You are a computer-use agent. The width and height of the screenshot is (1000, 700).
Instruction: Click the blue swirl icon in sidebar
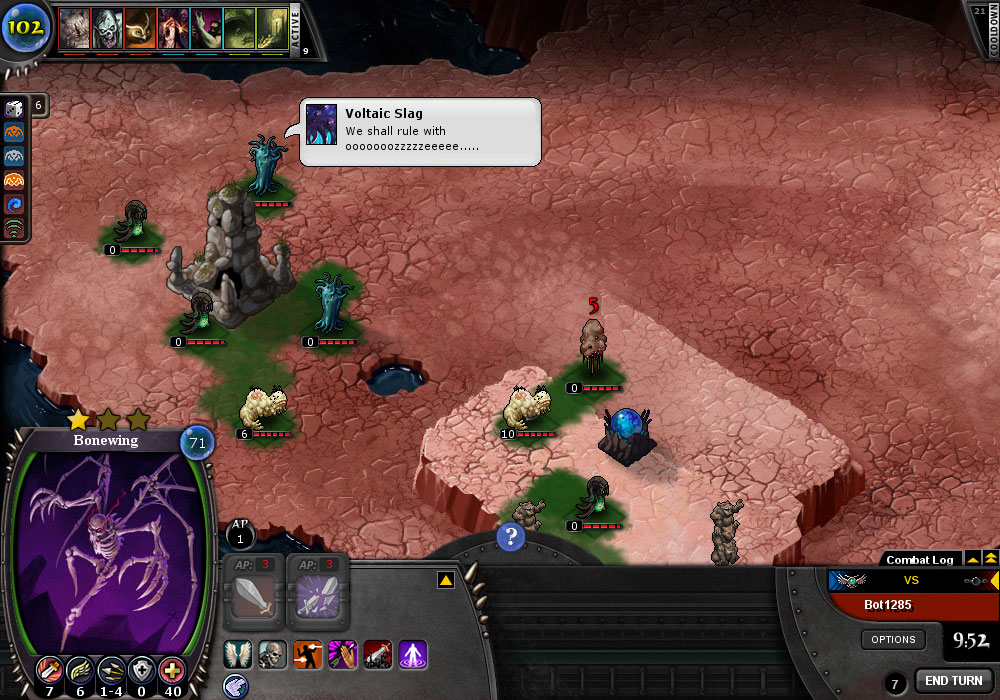(14, 205)
